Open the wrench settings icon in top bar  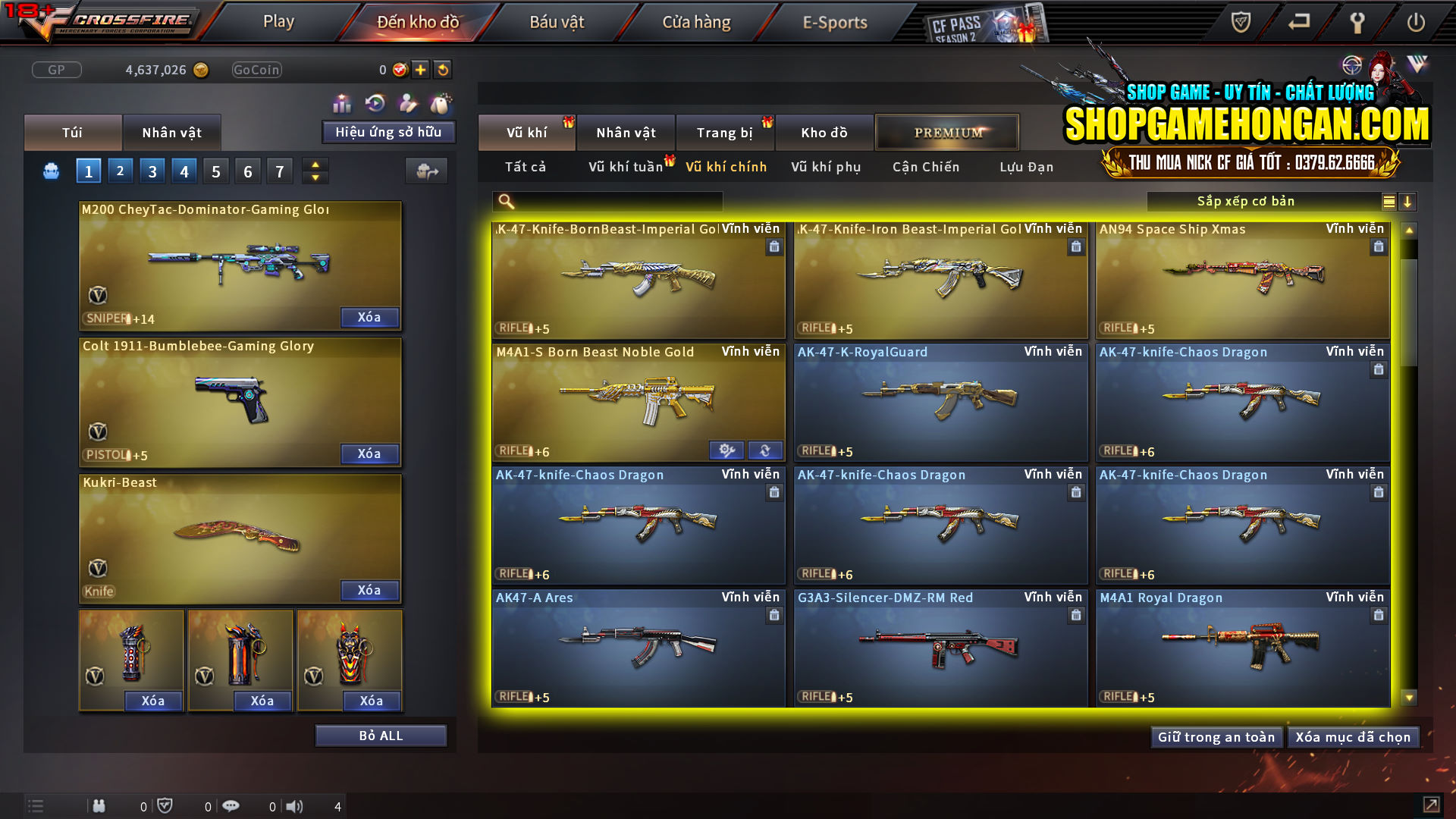pyautogui.click(x=1357, y=22)
